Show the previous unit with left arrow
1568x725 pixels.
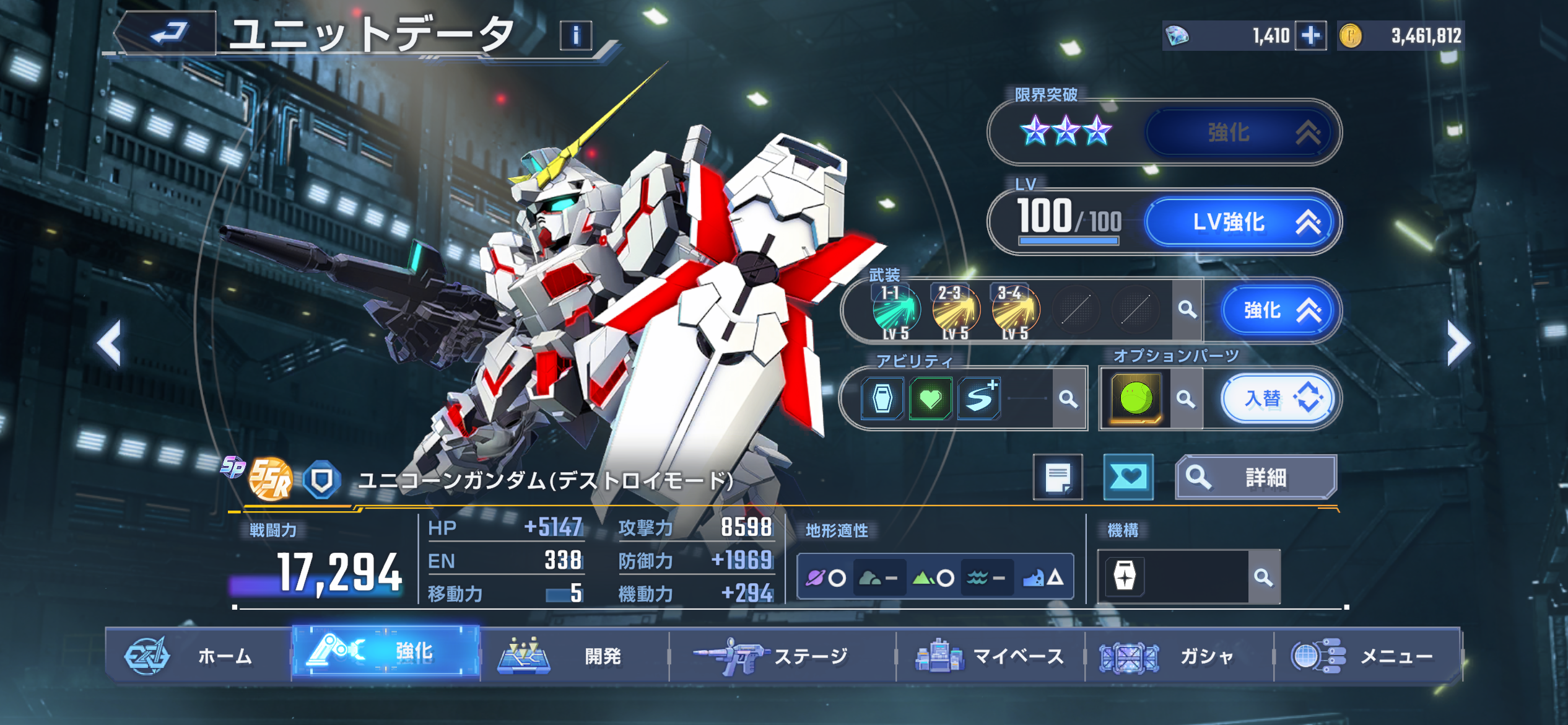pyautogui.click(x=110, y=344)
